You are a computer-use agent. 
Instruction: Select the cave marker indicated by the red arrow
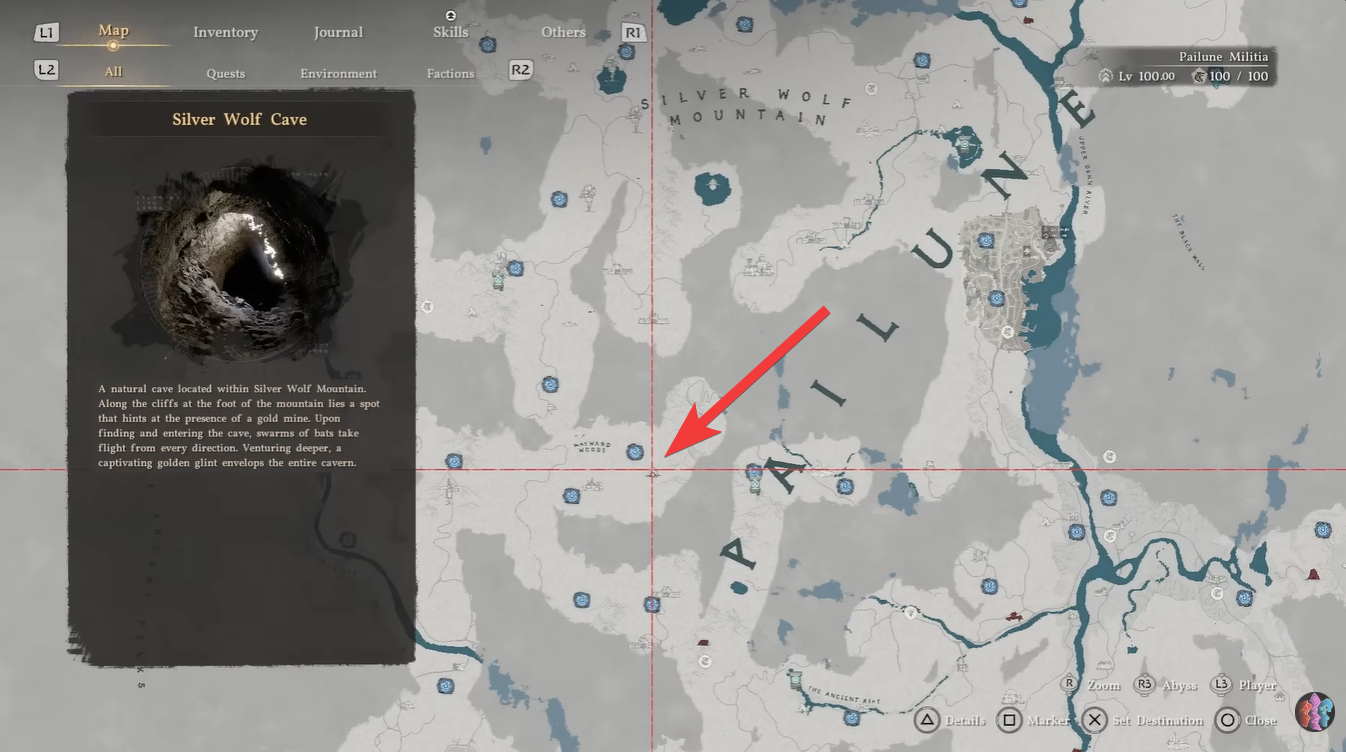pos(655,475)
